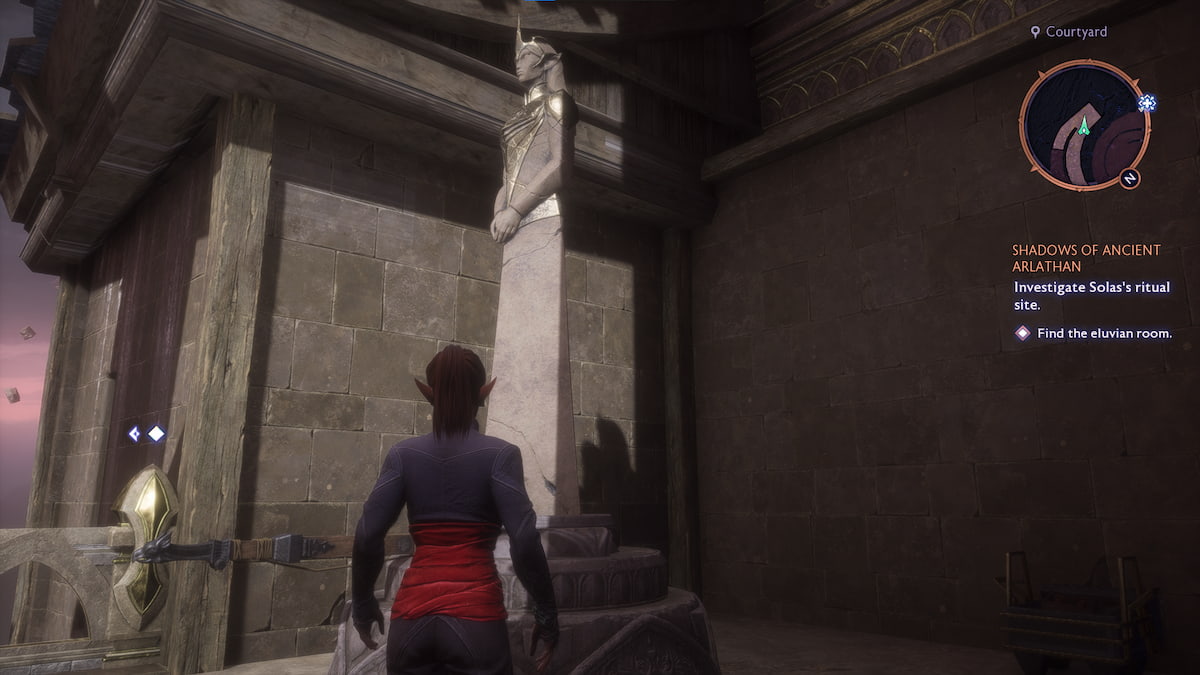Select the blue marker on minimap rim
Screen dimensions: 1200x675
[x=1146, y=102]
